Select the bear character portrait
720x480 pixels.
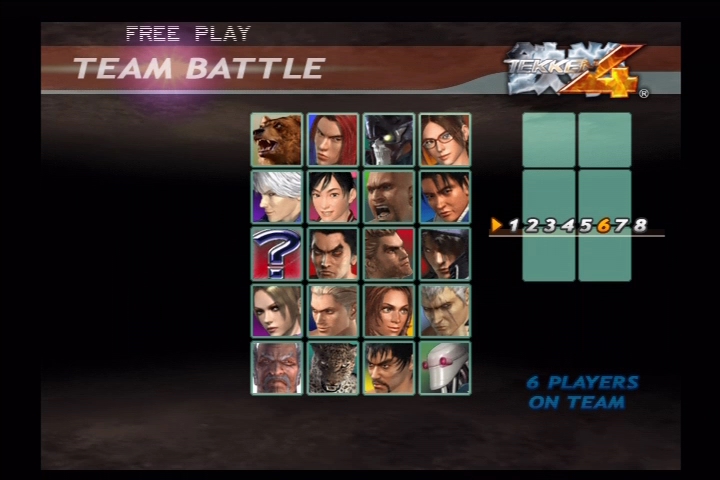(276, 140)
